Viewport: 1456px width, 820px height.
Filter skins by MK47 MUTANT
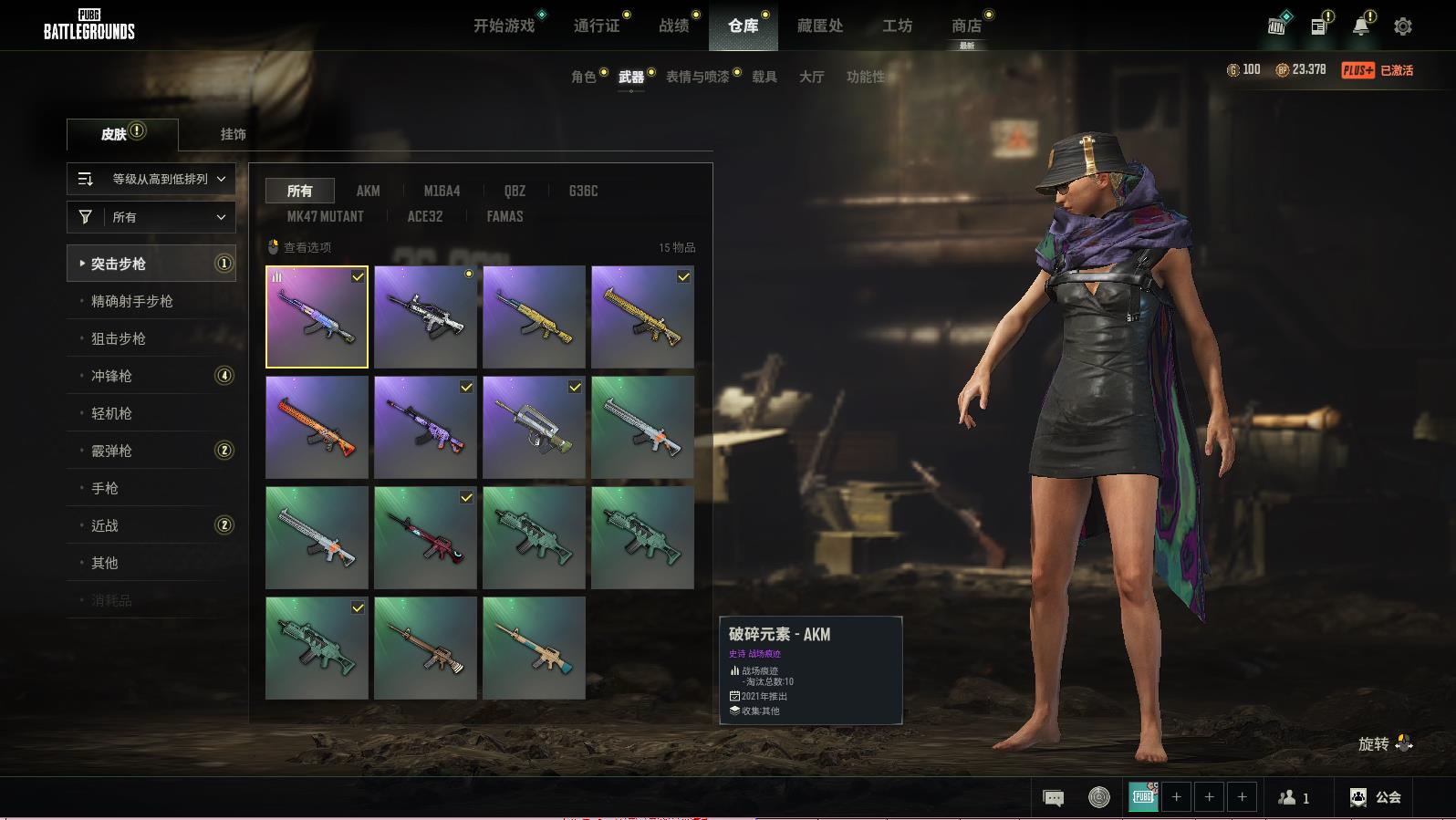click(x=325, y=216)
